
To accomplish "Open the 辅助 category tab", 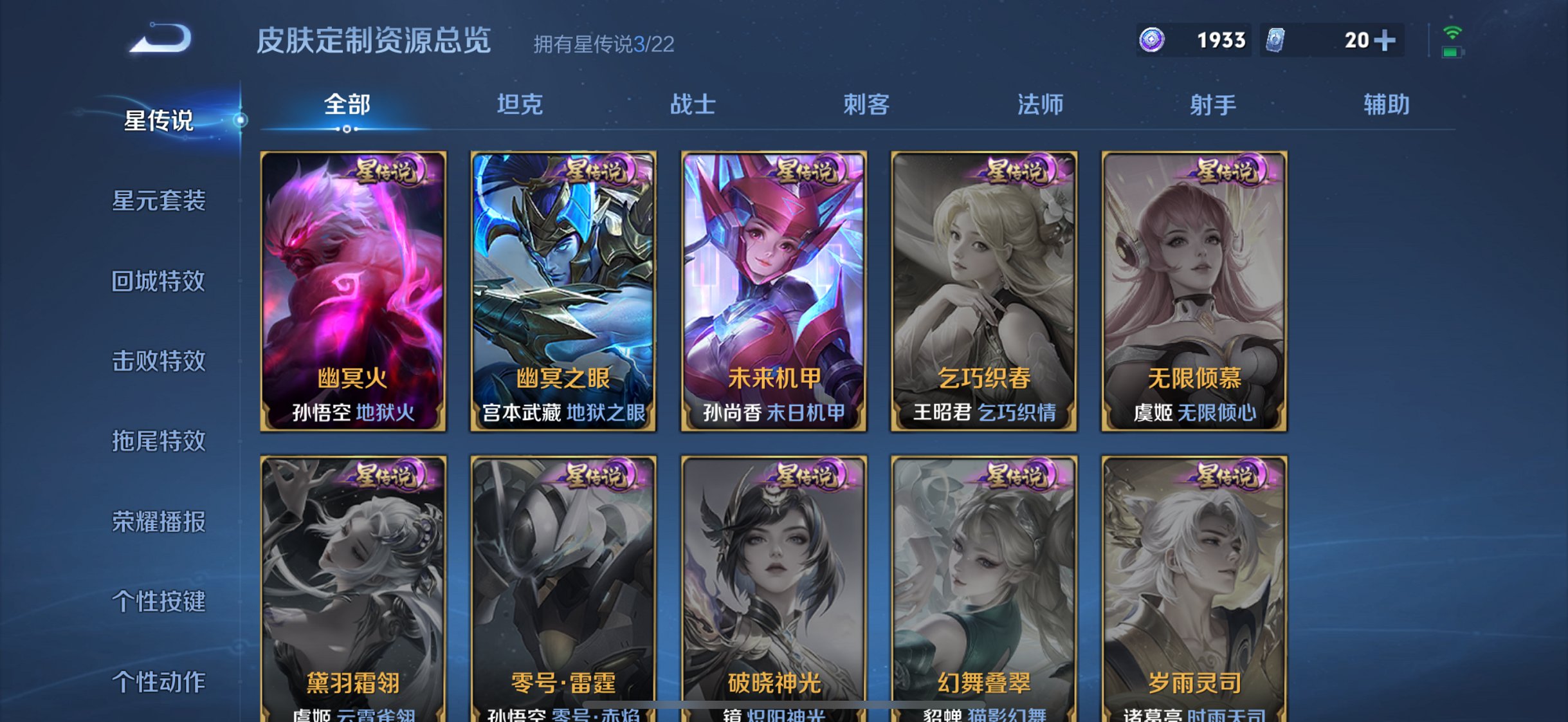I will pos(1386,104).
